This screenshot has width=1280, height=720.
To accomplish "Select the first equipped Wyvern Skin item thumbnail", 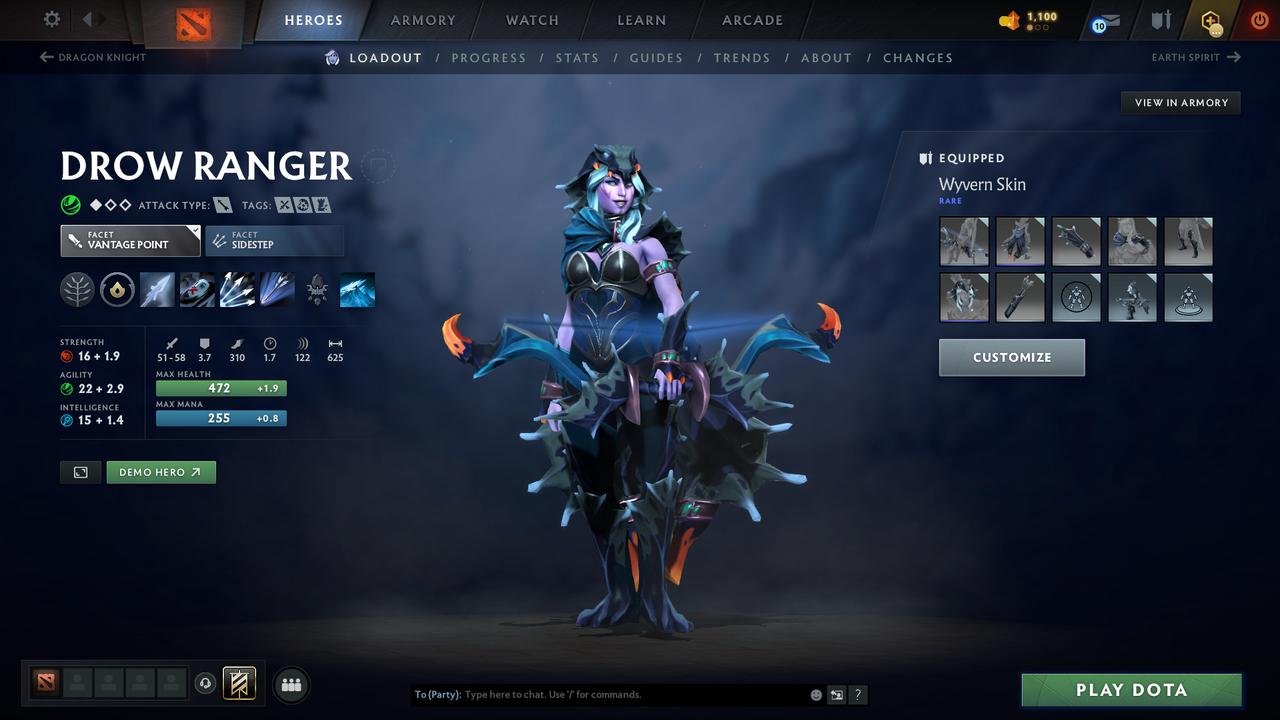I will pyautogui.click(x=963, y=241).
